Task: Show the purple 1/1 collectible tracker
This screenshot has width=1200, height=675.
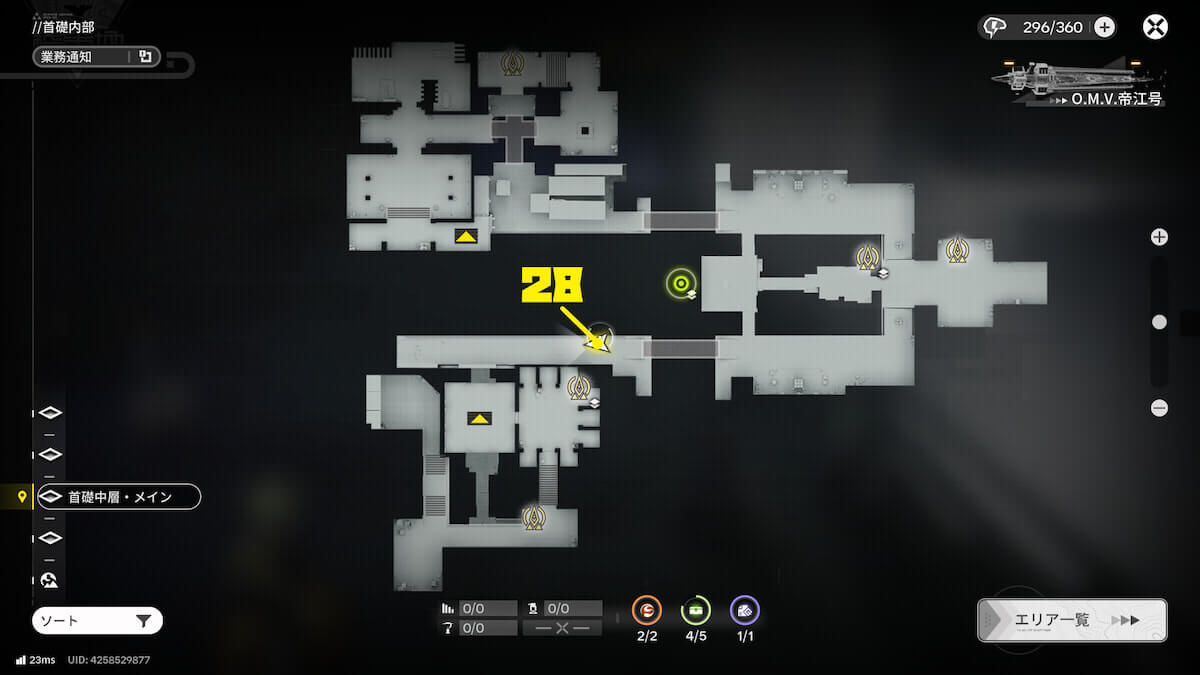Action: [745, 610]
